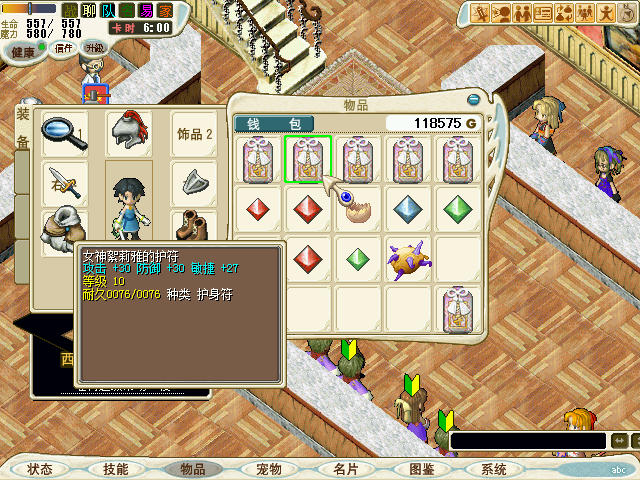Image resolution: width=640 pixels, height=480 pixels.
Task: Click the 钱包 wallet button
Action: [x=274, y=123]
